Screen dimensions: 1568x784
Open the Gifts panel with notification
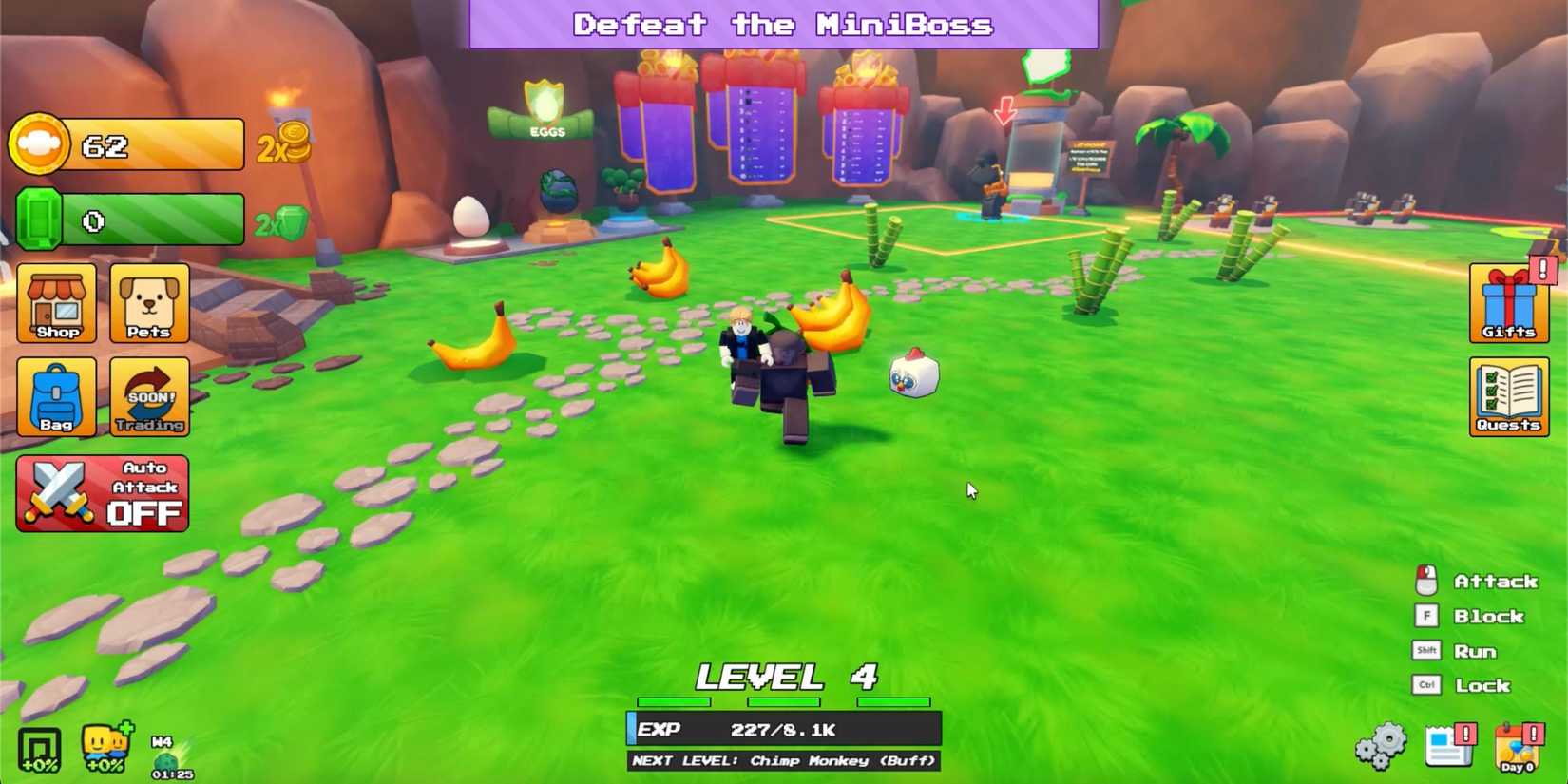tap(1508, 304)
